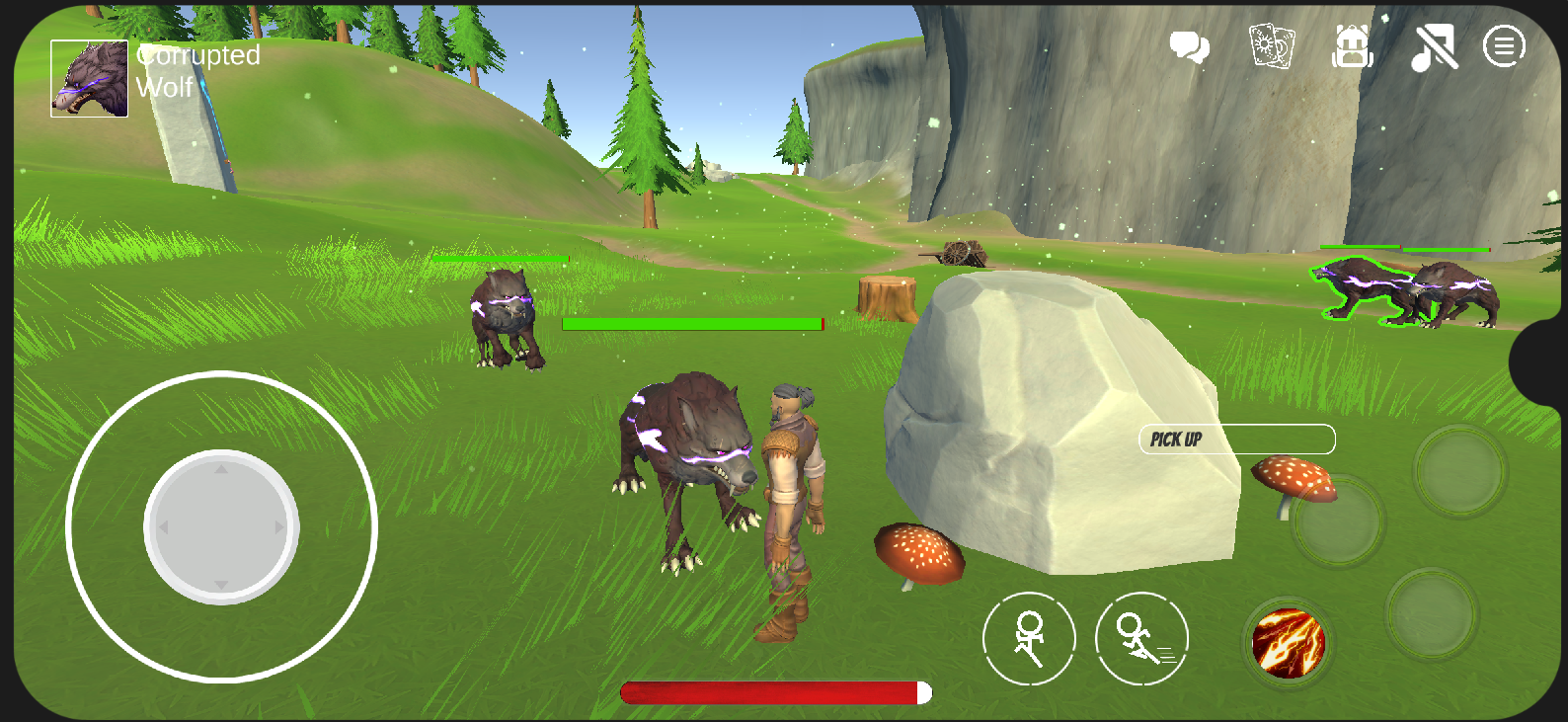
Task: Open the round hamburger menu
Action: coord(1504,46)
